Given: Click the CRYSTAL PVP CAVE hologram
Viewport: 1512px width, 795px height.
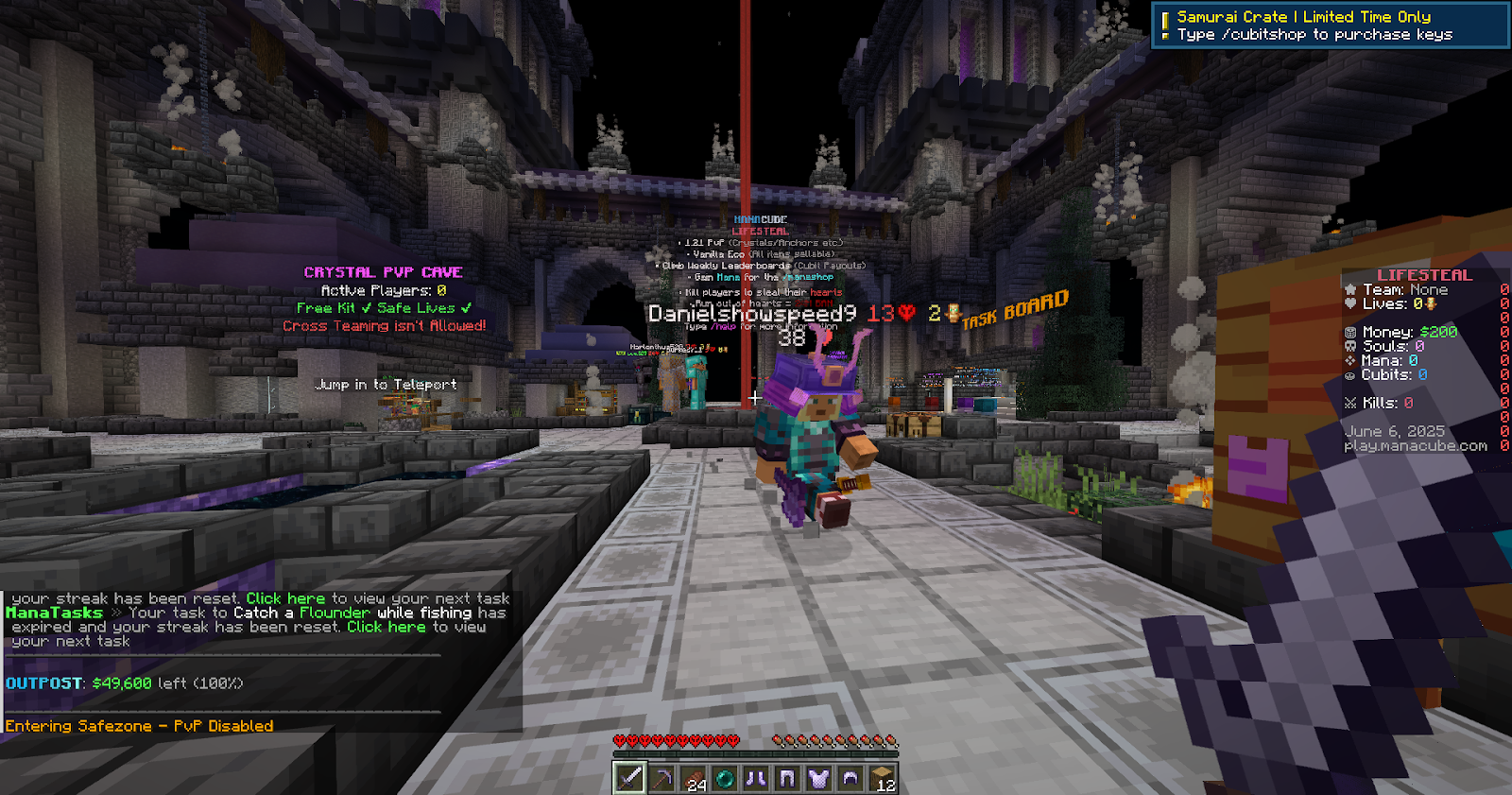Looking at the screenshot, I should coord(382,271).
